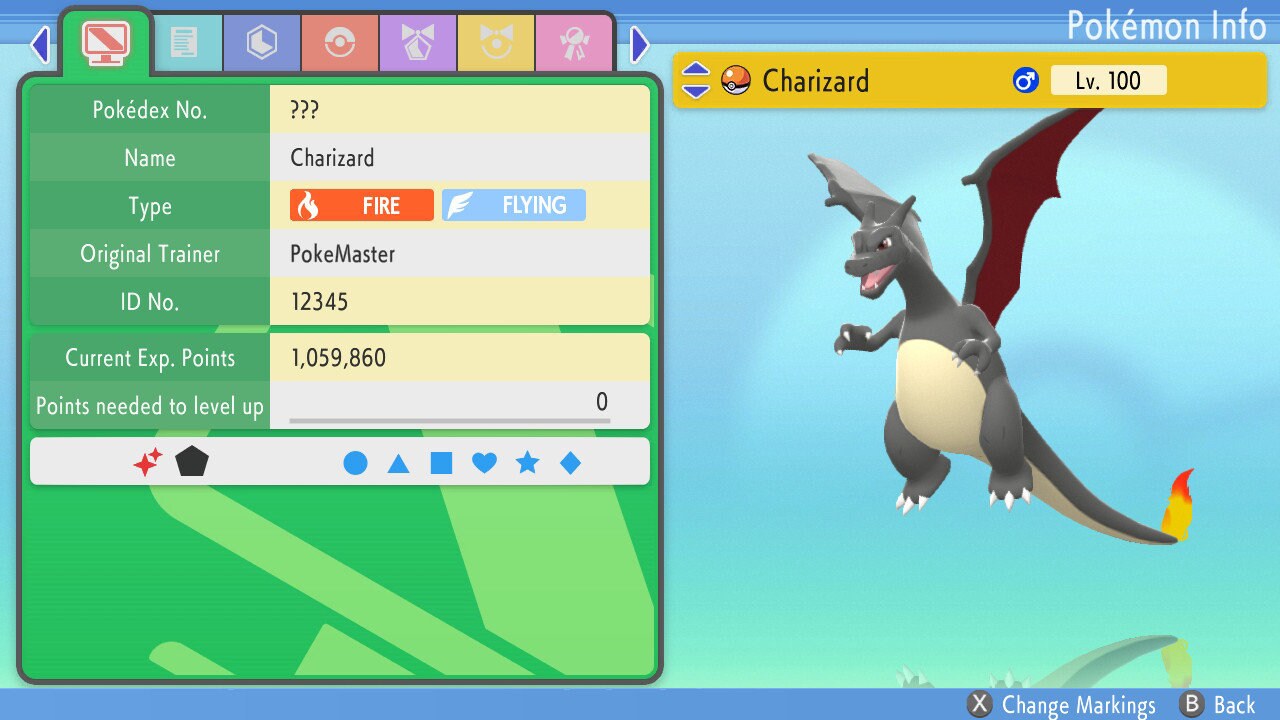Click the left arrow beside the tabs
The height and width of the screenshot is (720, 1280).
pos(40,44)
